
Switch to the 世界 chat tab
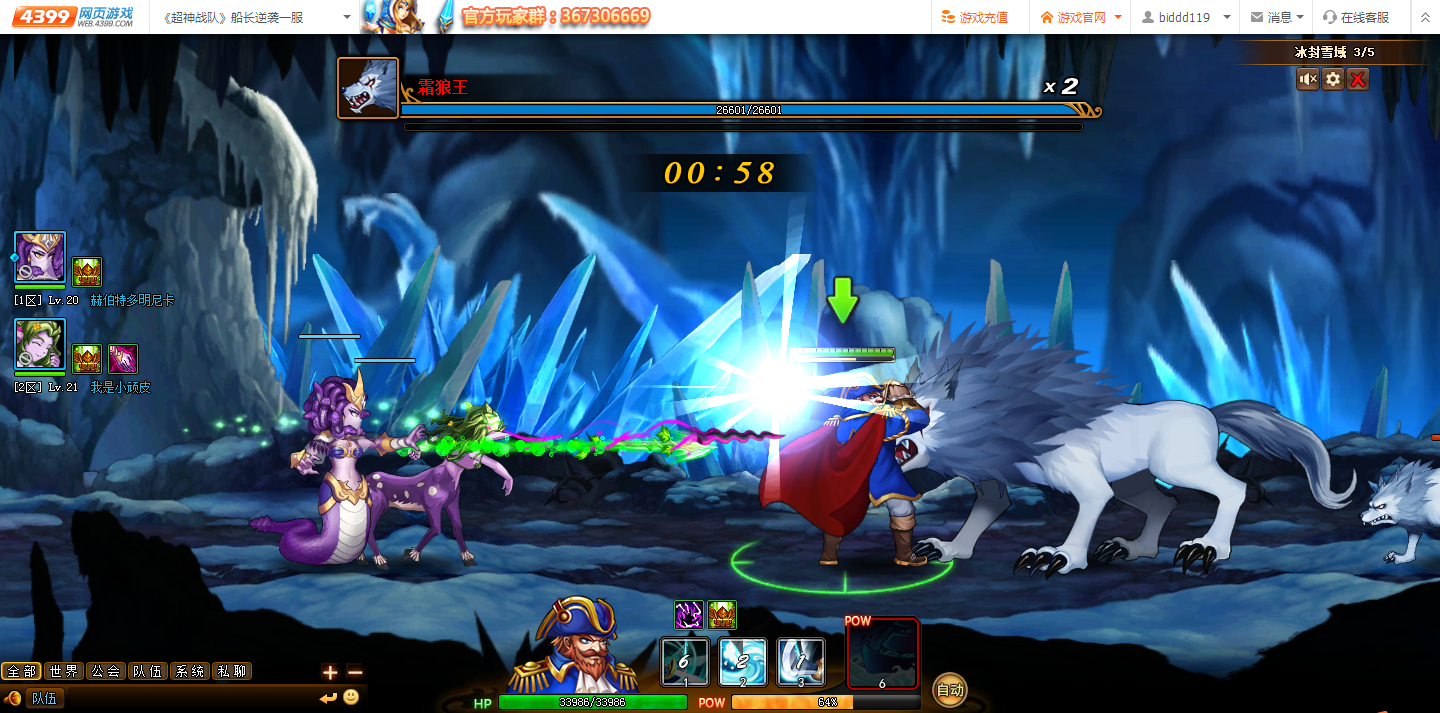63,671
